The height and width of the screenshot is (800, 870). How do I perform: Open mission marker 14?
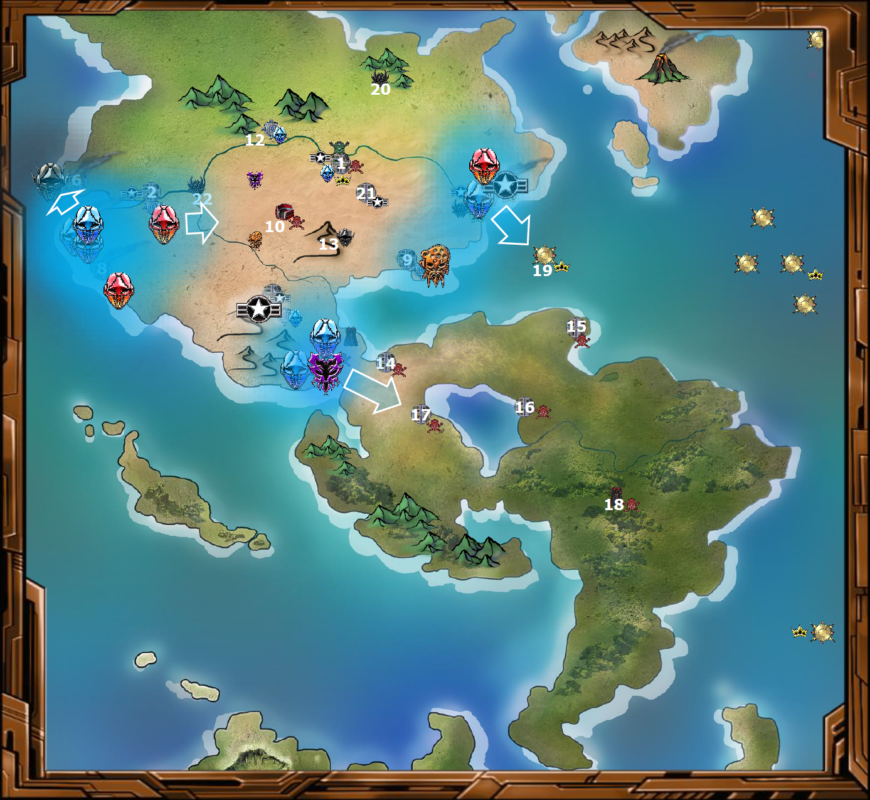coord(389,365)
